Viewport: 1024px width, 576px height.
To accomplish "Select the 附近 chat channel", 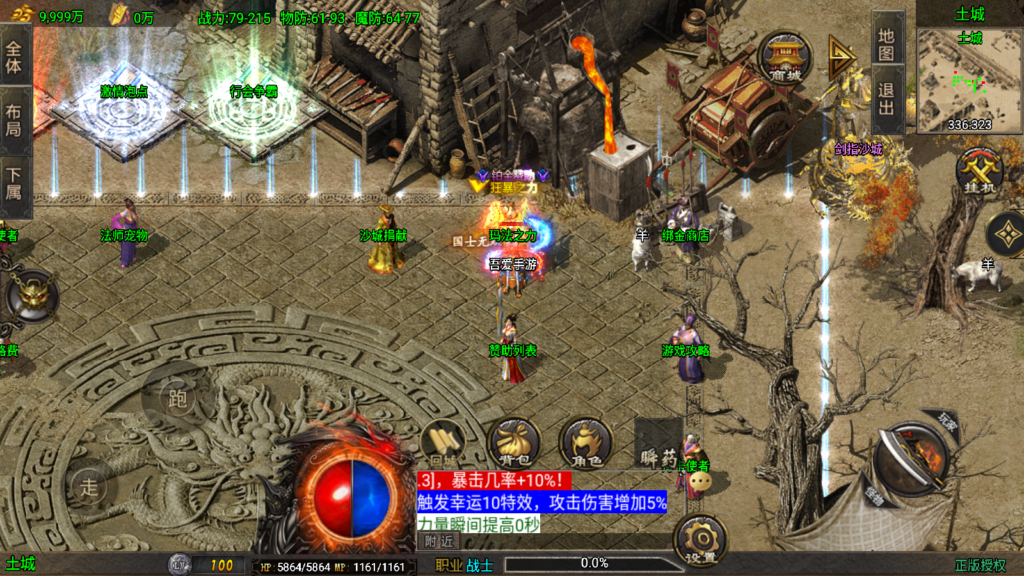I will pyautogui.click(x=438, y=540).
